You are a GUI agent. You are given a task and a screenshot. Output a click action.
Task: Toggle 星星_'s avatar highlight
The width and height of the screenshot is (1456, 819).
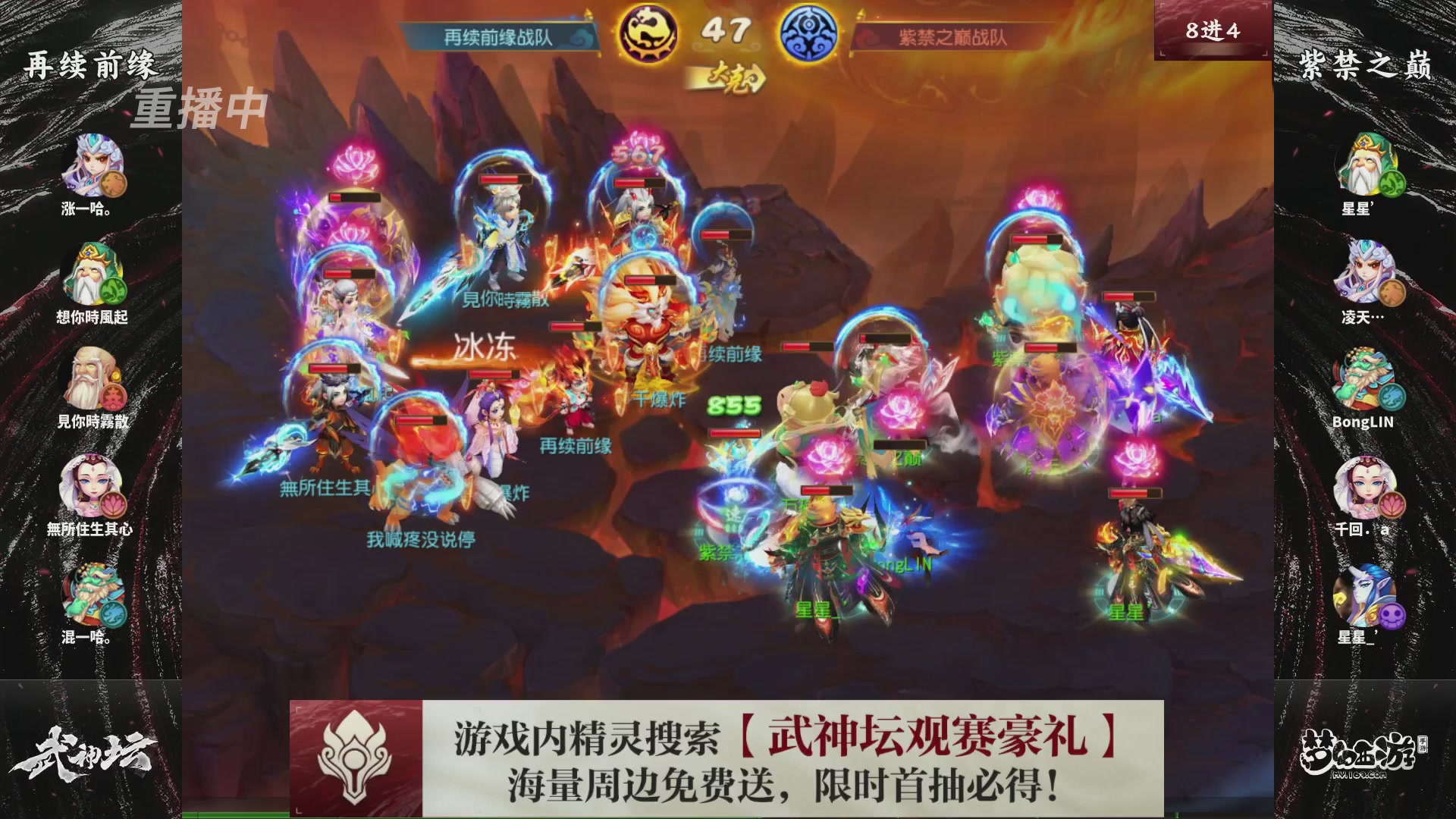[1365, 595]
